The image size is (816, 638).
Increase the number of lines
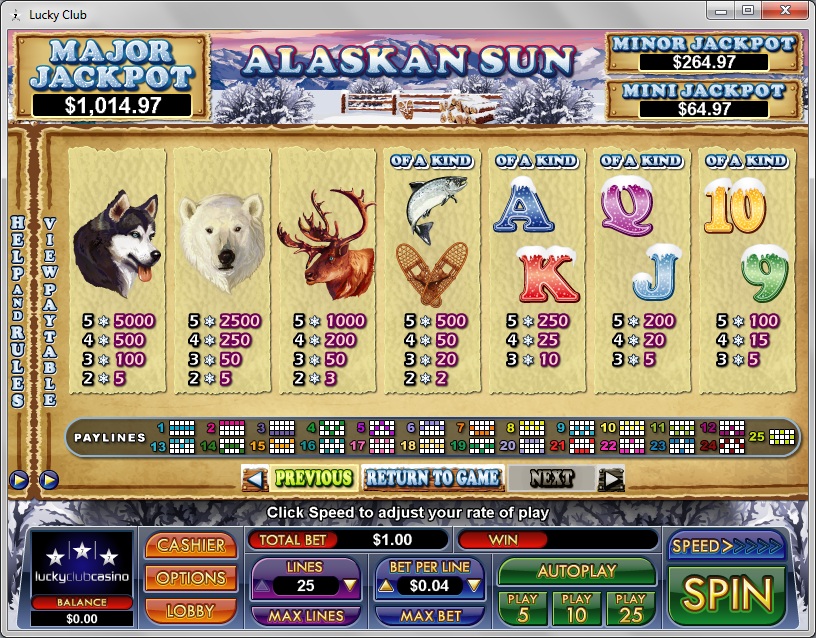pyautogui.click(x=262, y=586)
